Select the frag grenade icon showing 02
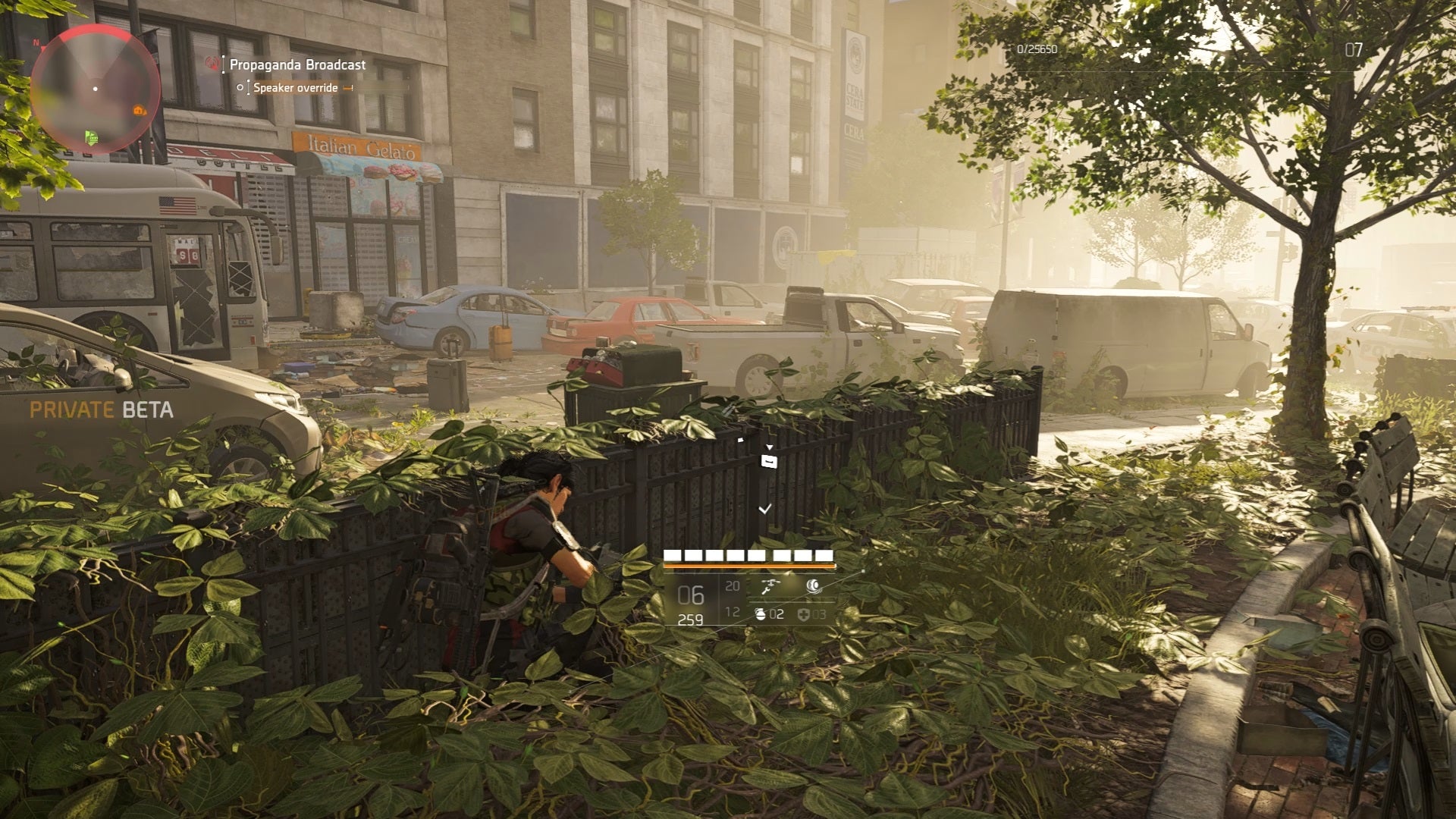The height and width of the screenshot is (819, 1456). (x=761, y=615)
